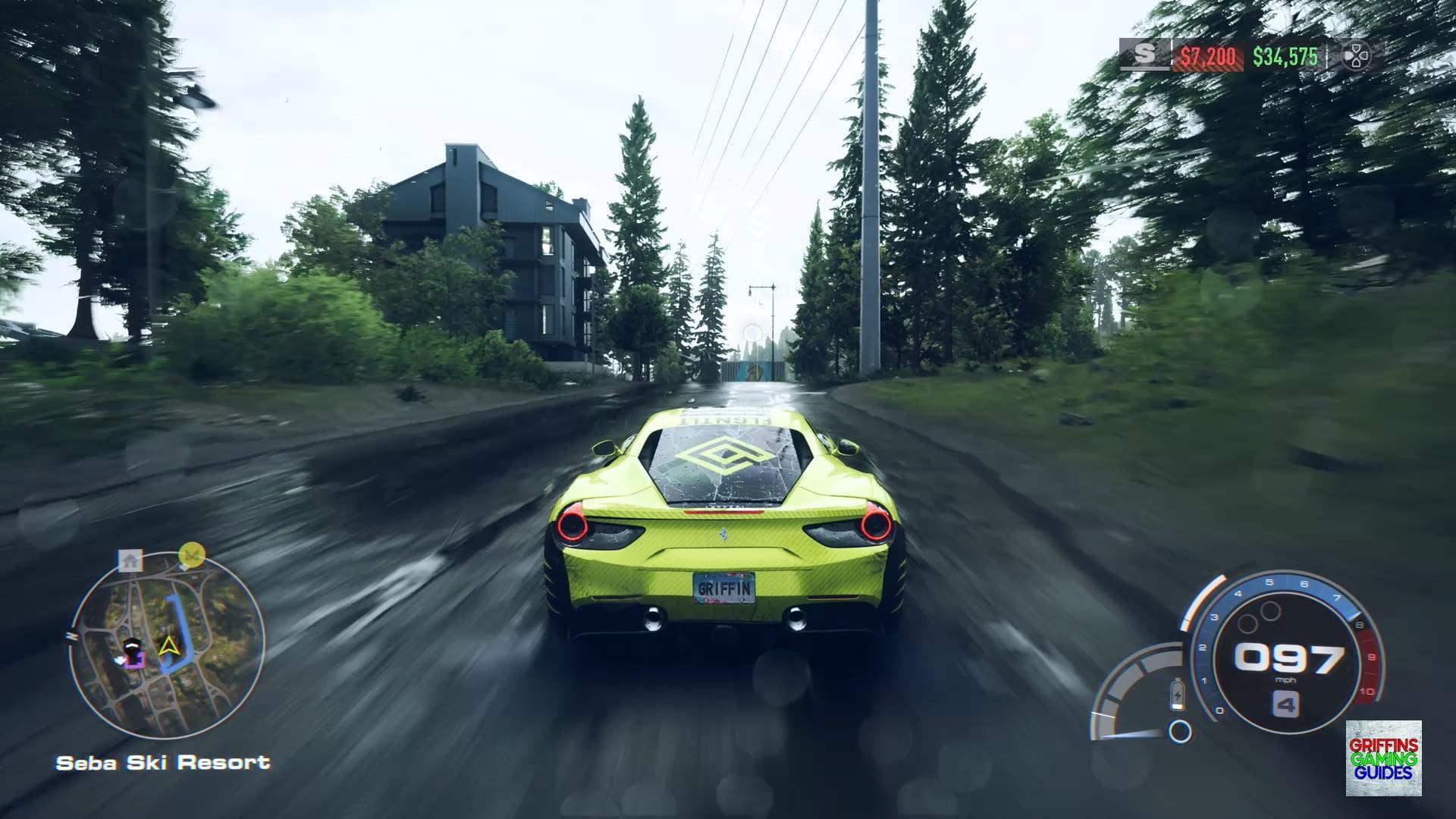This screenshot has height=819, width=1456.
Task: Click the S car tier badge
Action: click(1144, 55)
